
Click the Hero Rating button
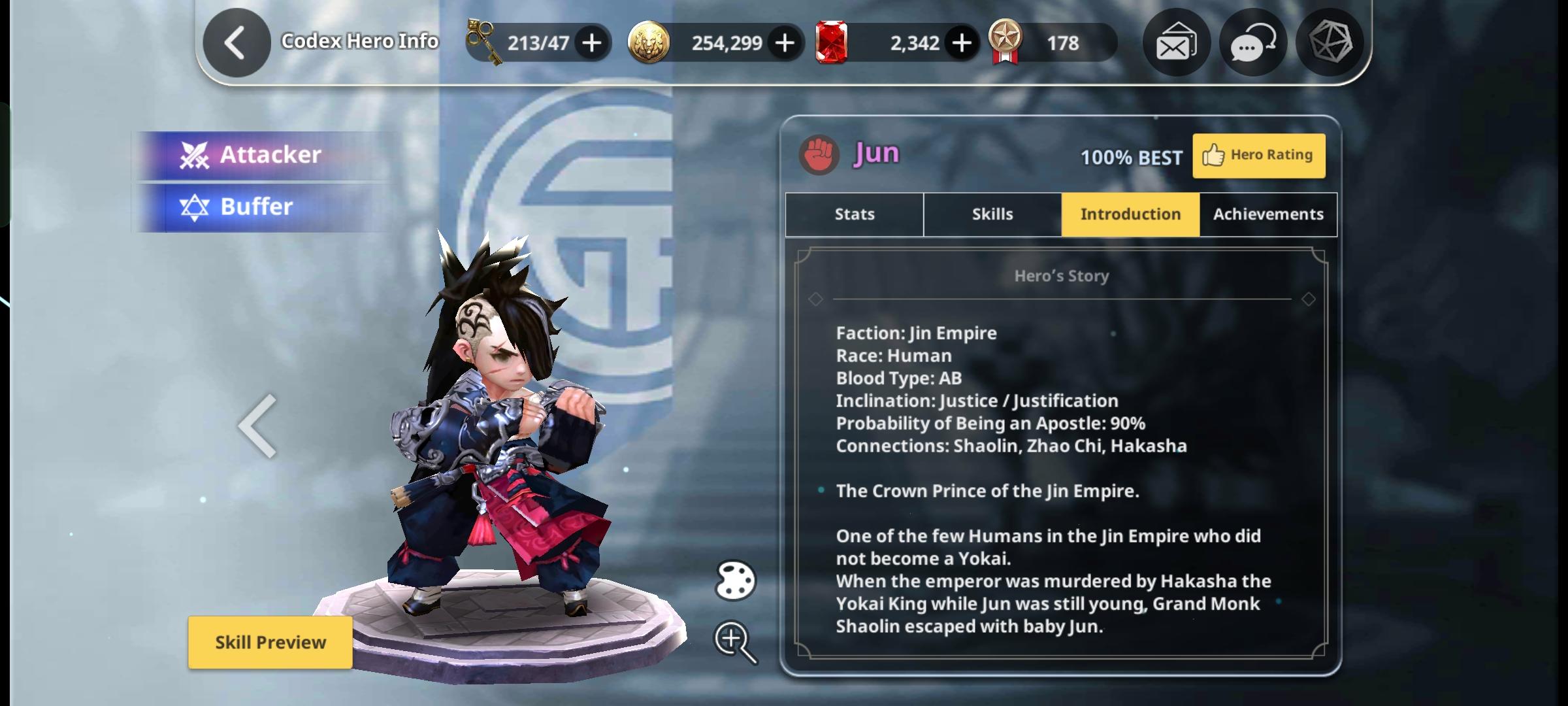[x=1258, y=156]
